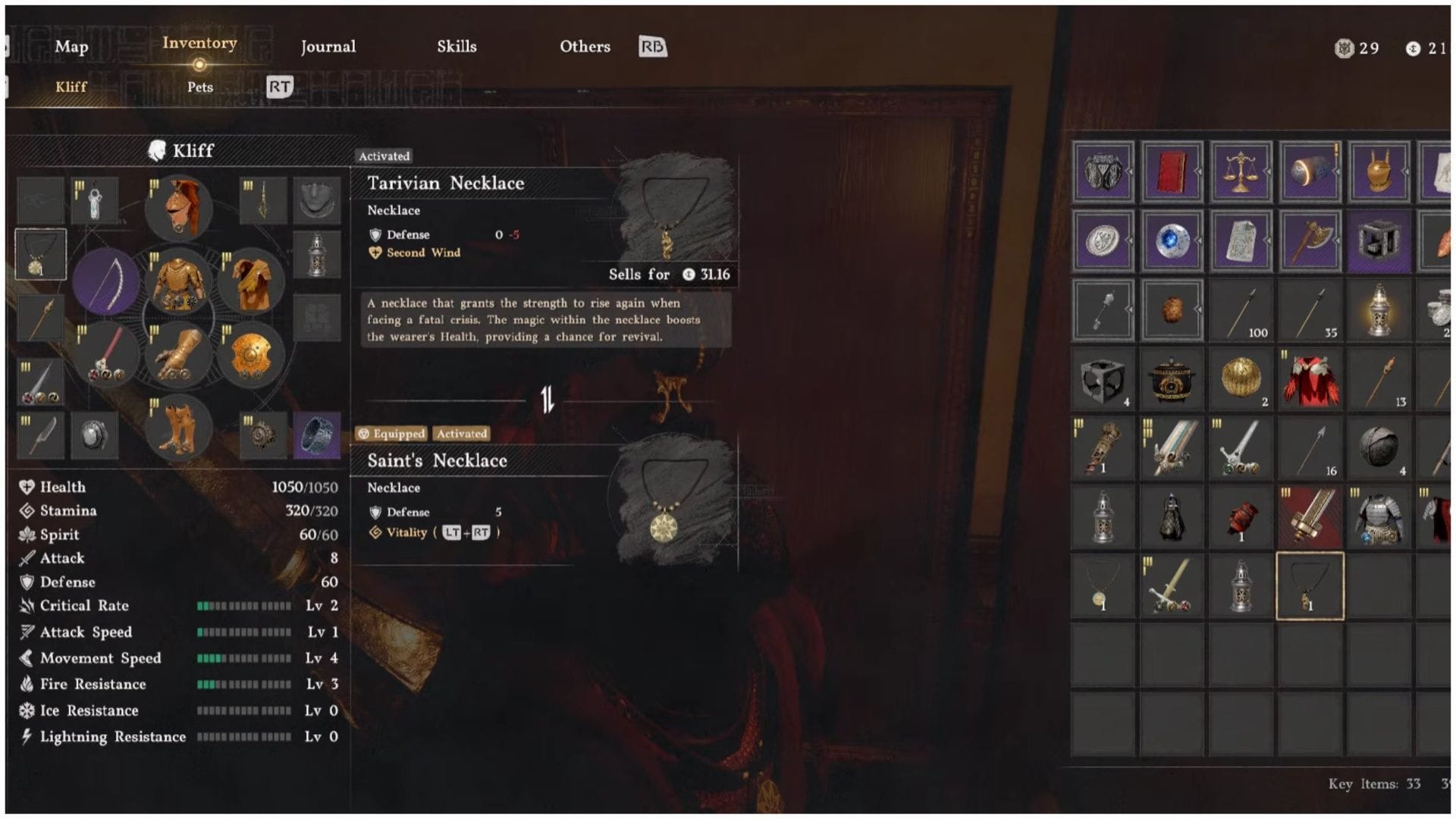Switch to the Journal tab

(x=328, y=47)
